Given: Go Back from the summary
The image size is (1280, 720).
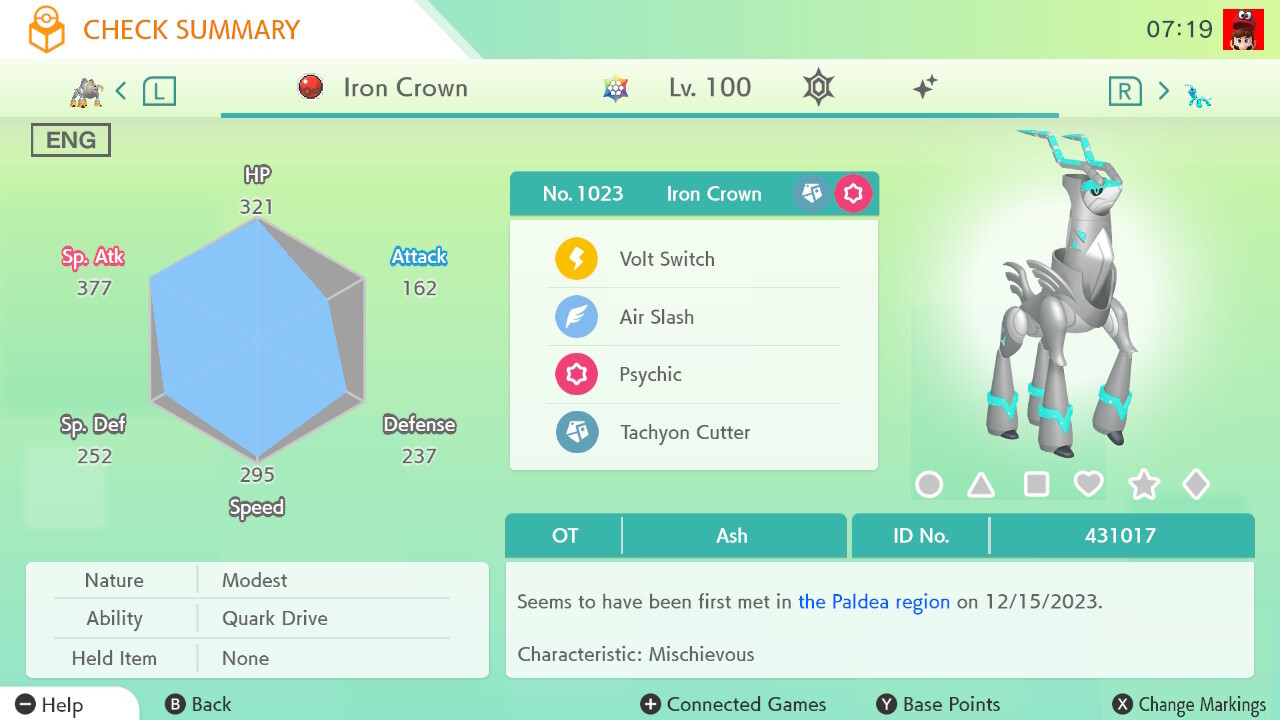Looking at the screenshot, I should click(x=198, y=704).
